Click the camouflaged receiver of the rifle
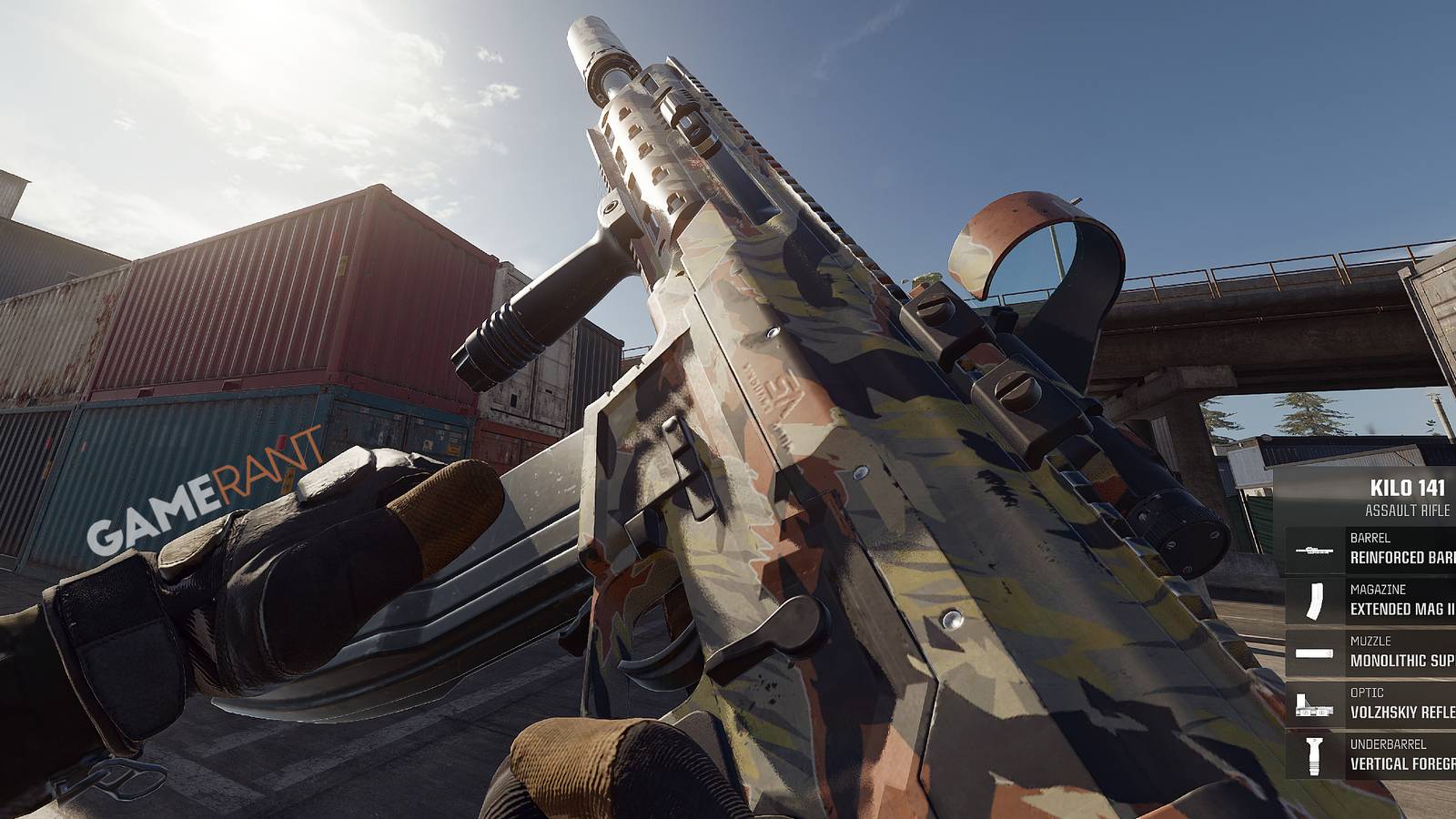The image size is (1456, 819). [x=819, y=455]
